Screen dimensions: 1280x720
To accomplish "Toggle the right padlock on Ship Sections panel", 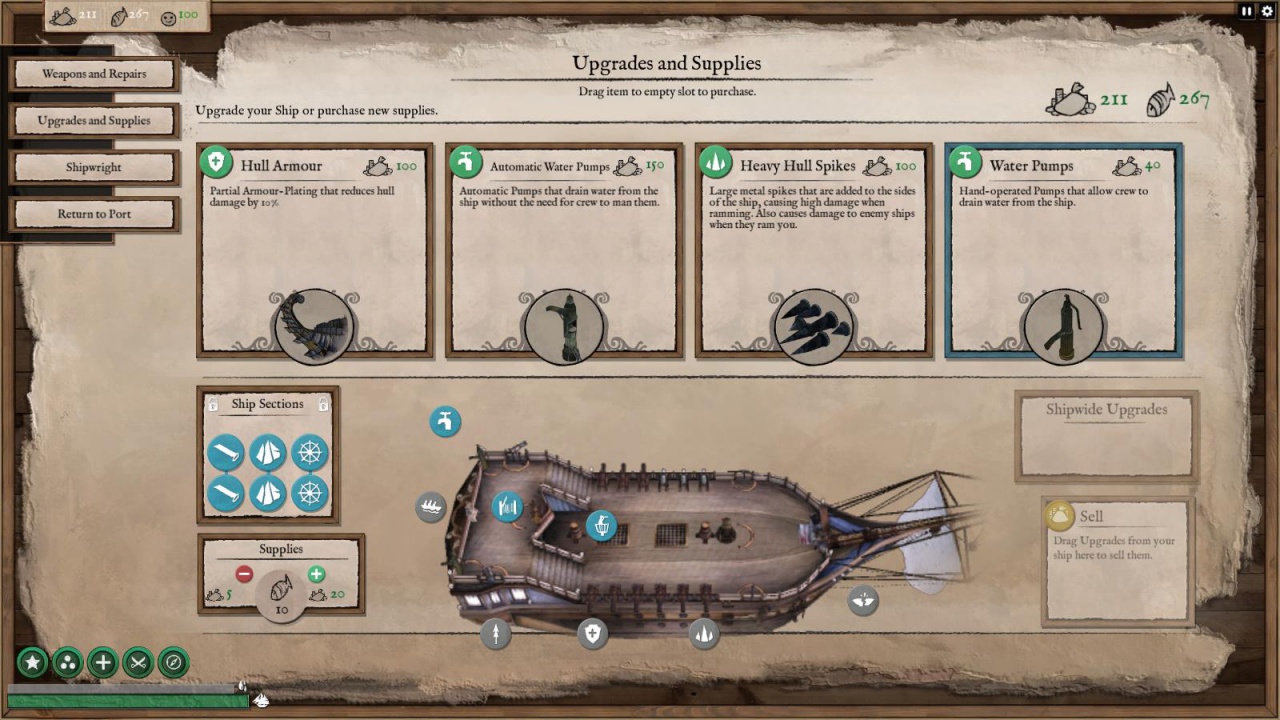I will [322, 403].
